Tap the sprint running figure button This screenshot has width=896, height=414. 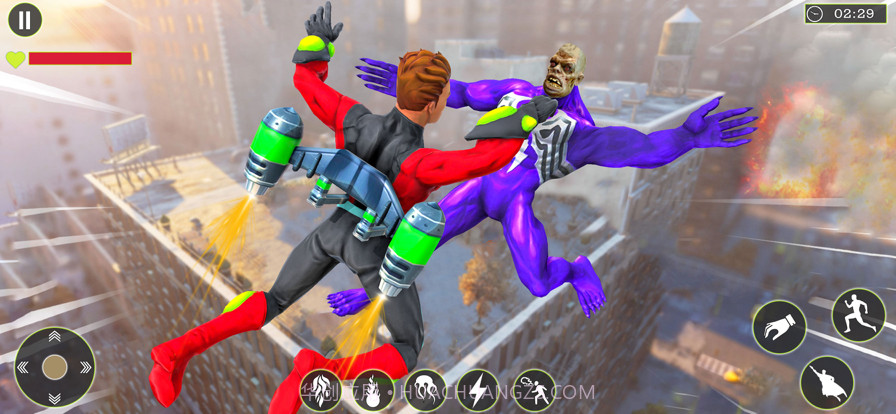(858, 315)
